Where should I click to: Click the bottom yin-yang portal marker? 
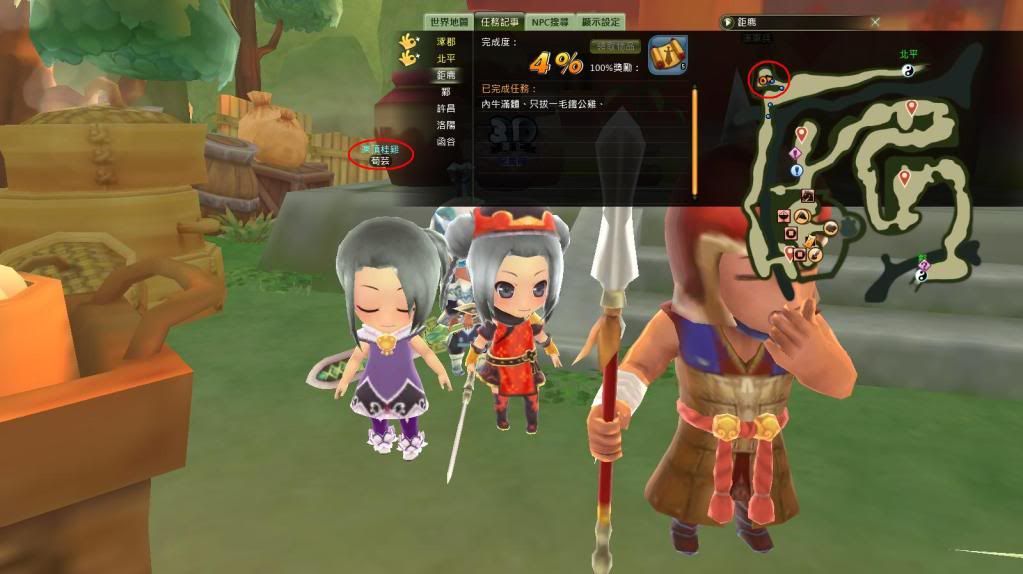921,276
